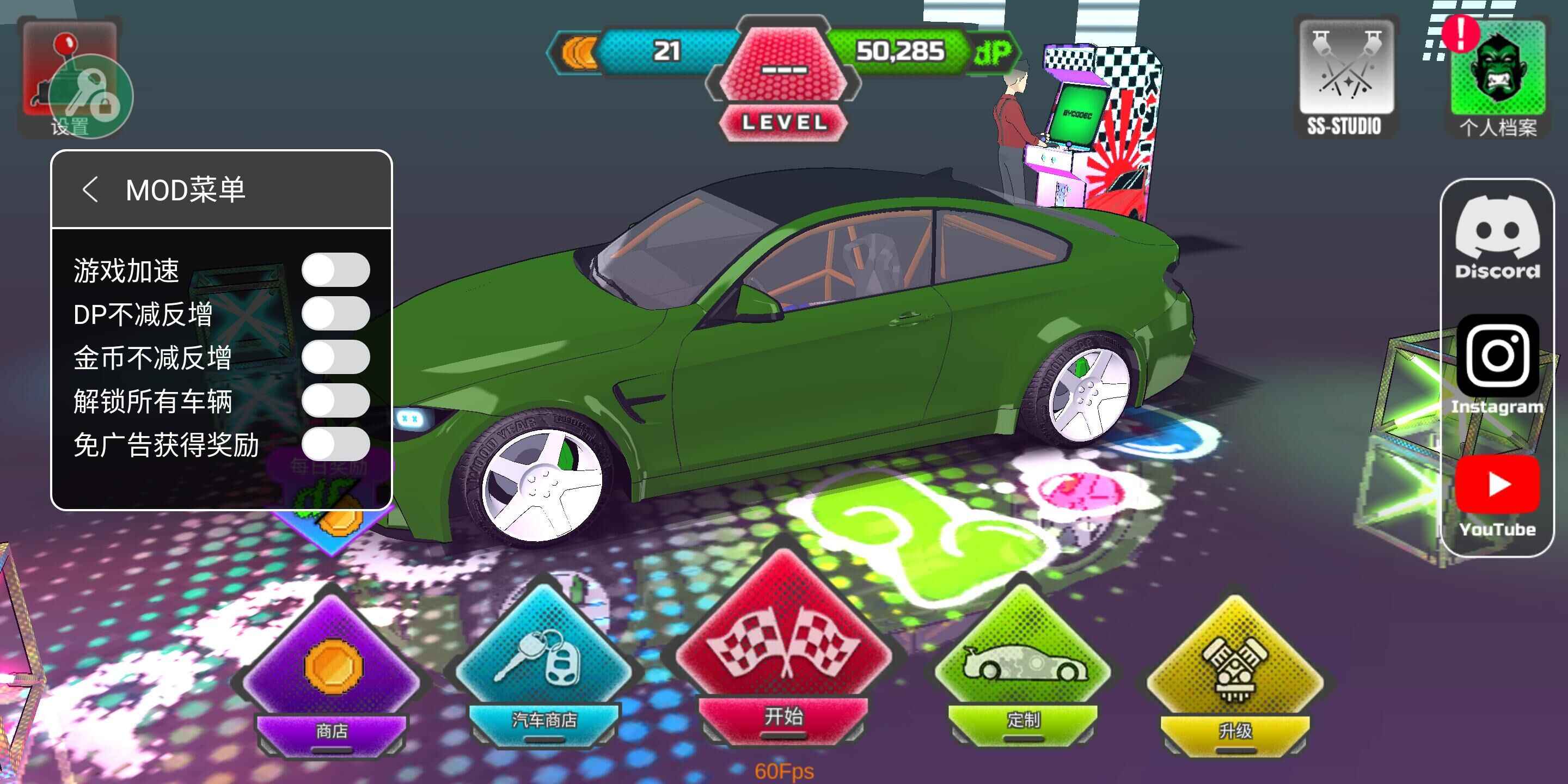Switch on 金币不减反增 option
This screenshot has width=1568, height=784.
click(335, 357)
